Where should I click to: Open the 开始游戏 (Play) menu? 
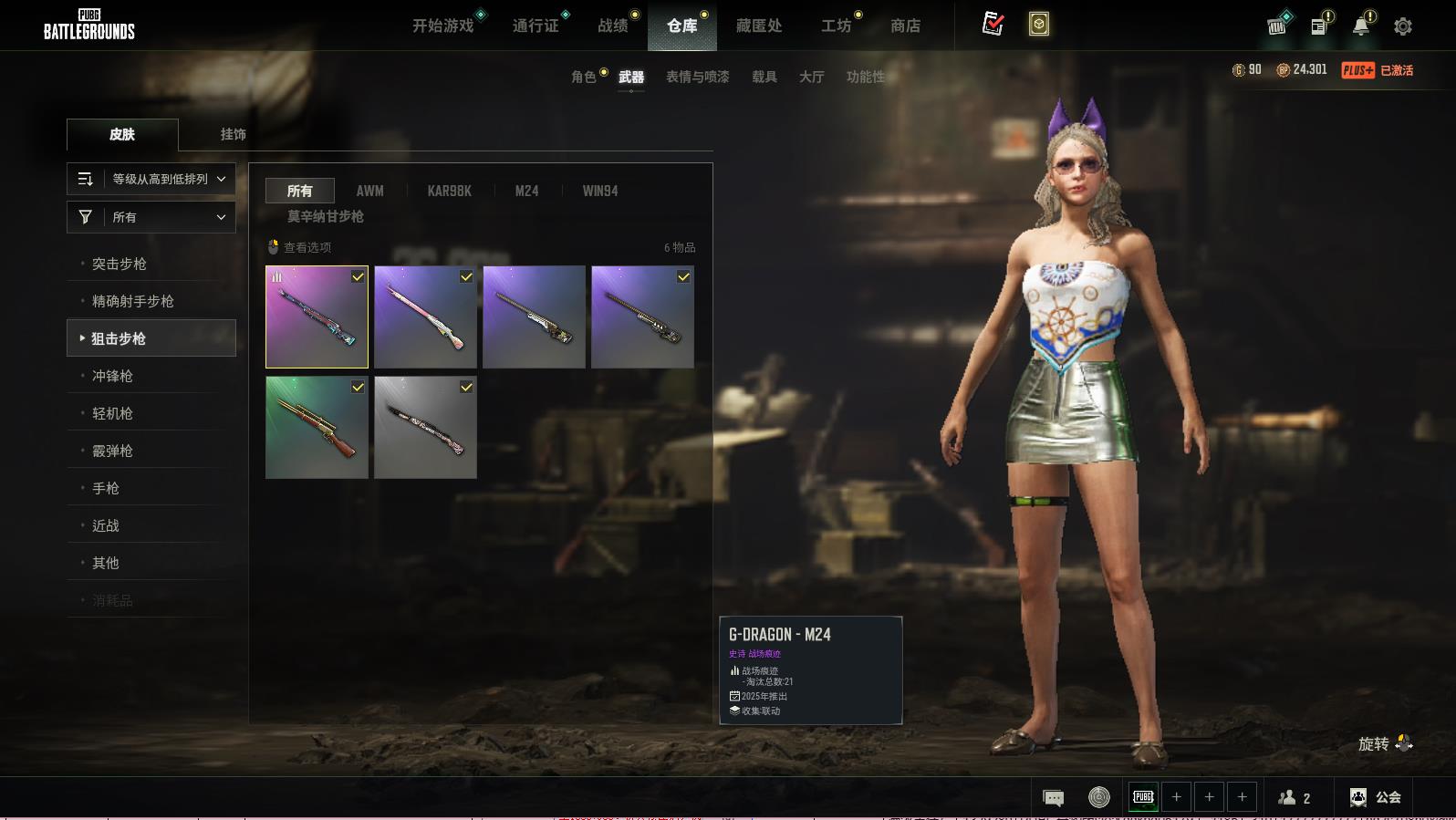(x=443, y=26)
